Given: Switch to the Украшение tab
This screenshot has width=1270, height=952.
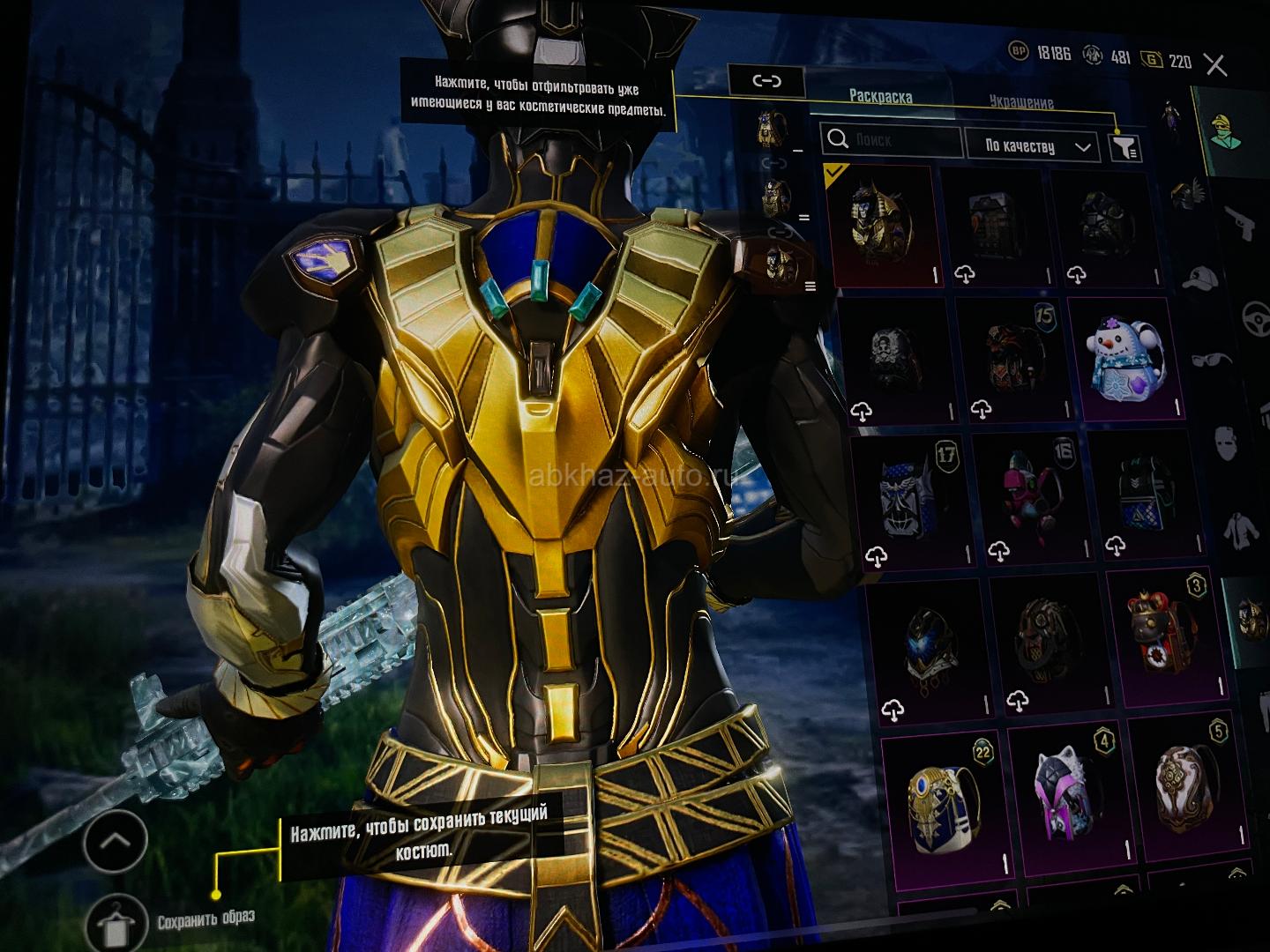Looking at the screenshot, I should tap(1020, 102).
